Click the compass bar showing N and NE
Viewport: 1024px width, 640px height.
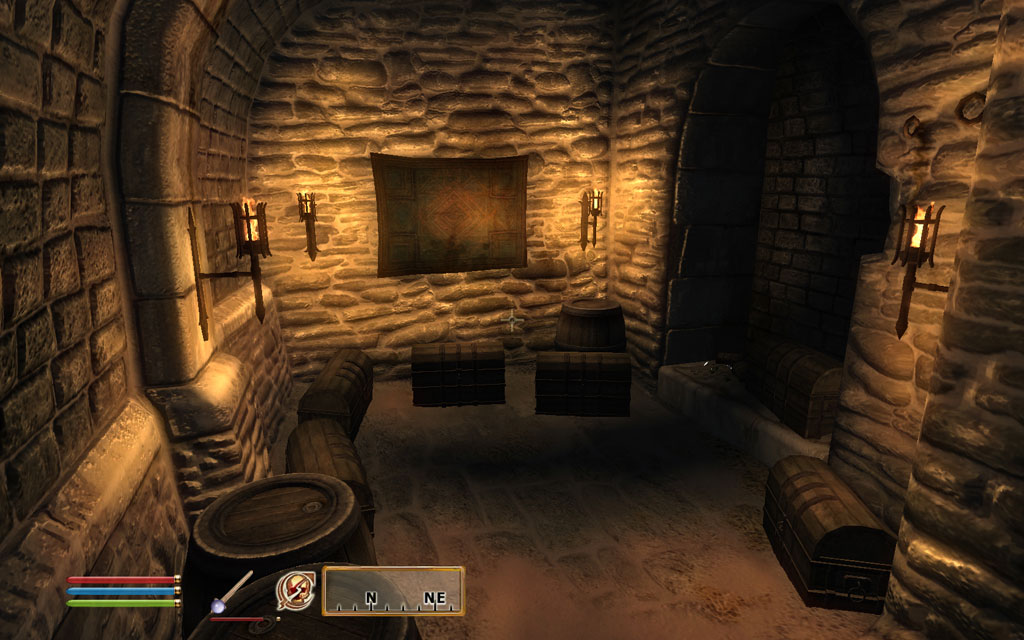(x=393, y=590)
